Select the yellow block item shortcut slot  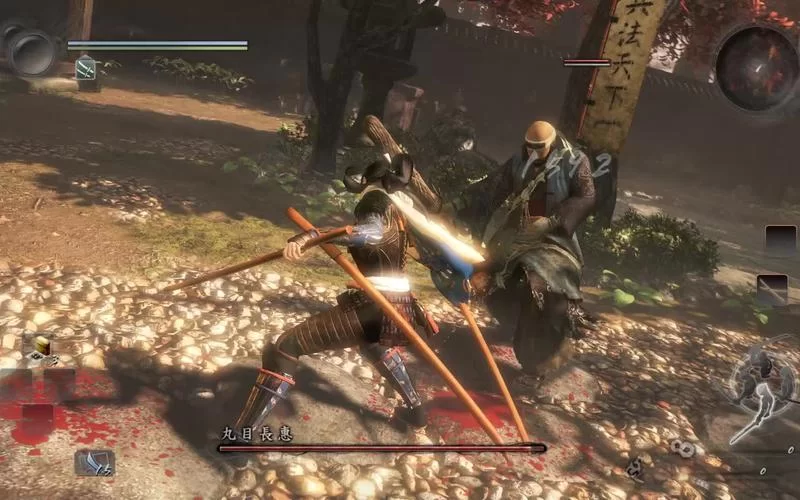(41, 346)
